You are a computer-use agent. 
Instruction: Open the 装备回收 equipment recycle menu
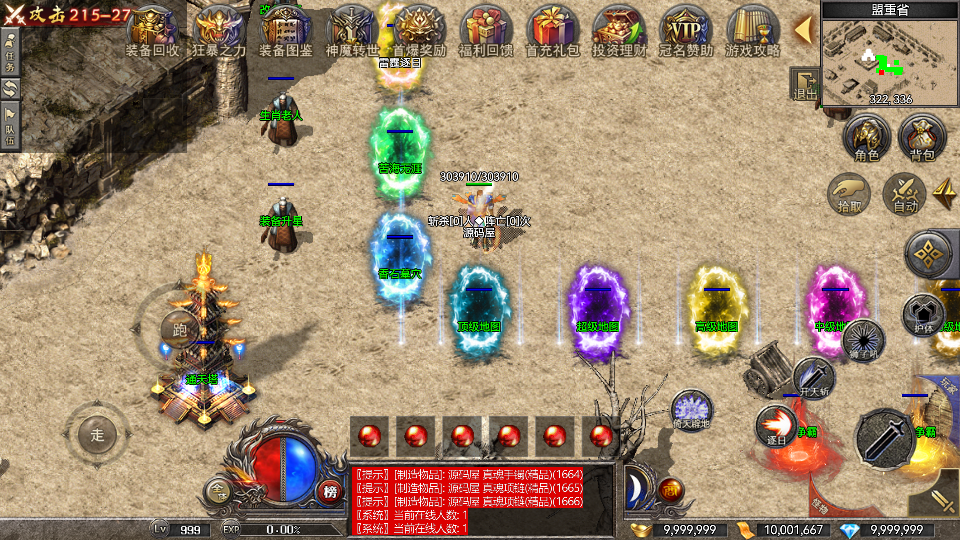pos(153,30)
